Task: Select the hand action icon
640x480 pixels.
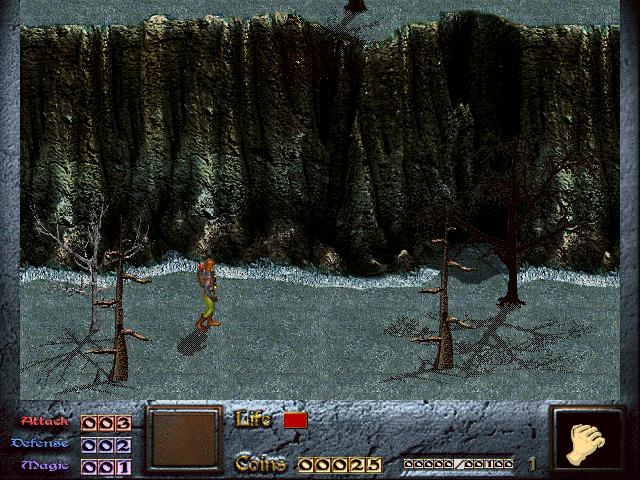Action: point(587,441)
